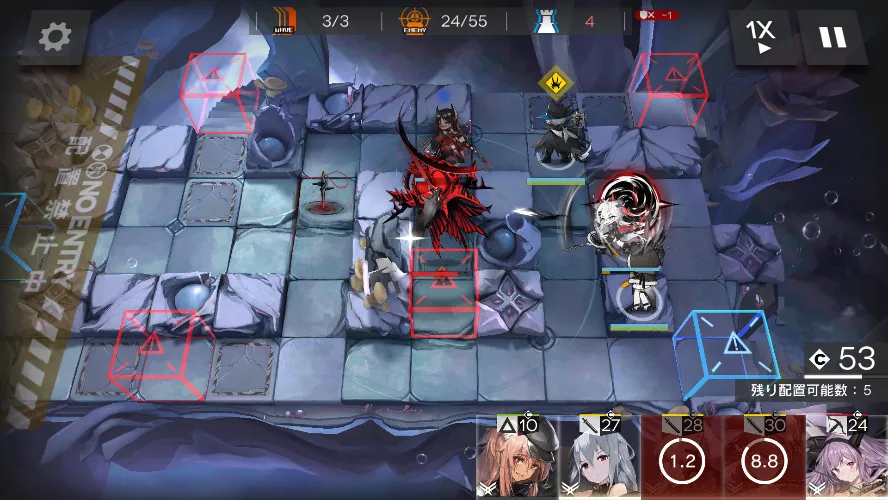
Task: Pick the silver-haired operator card costing 27
Action: pos(598,459)
